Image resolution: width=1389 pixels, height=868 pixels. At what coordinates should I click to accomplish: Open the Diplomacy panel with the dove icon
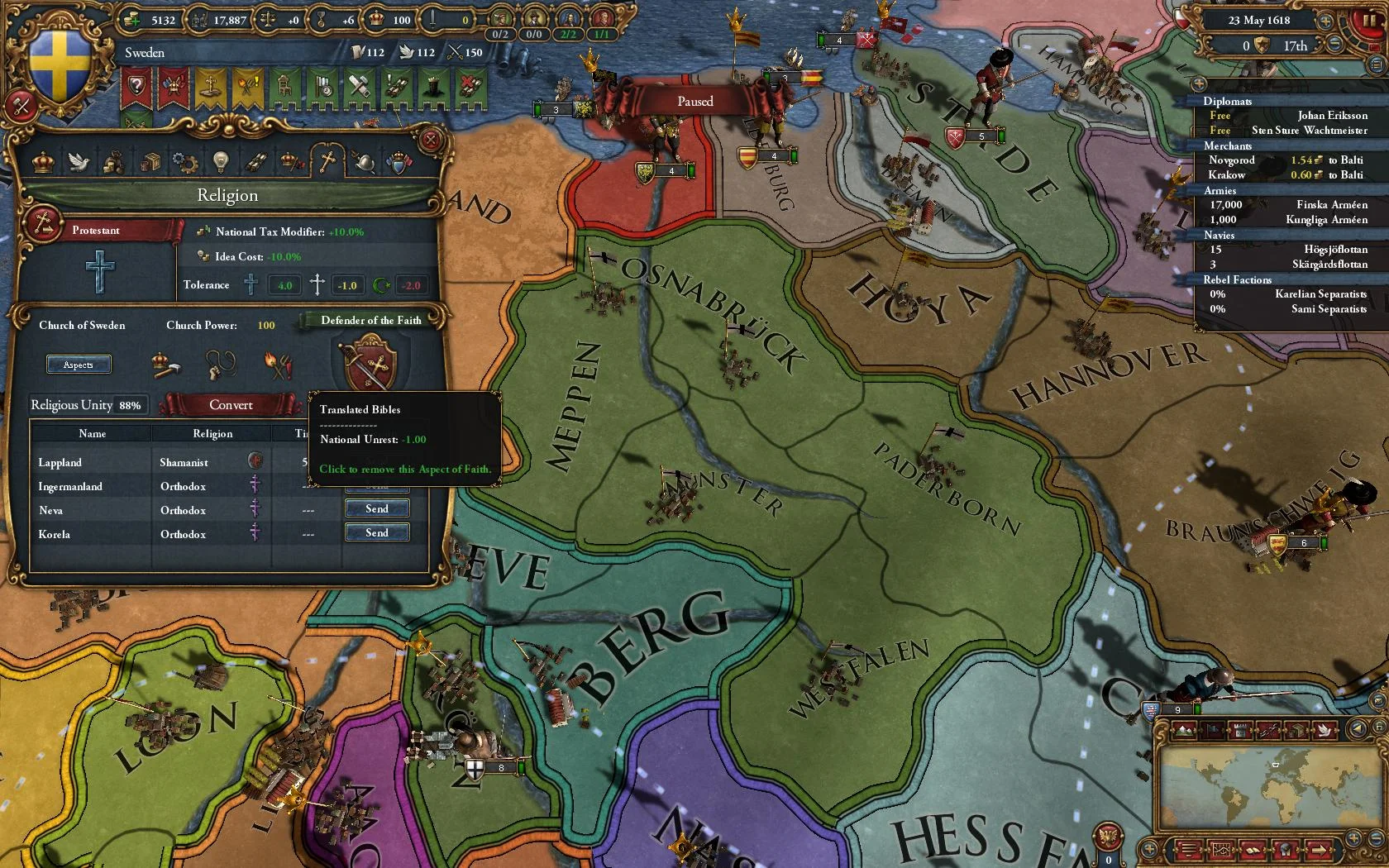tap(79, 163)
